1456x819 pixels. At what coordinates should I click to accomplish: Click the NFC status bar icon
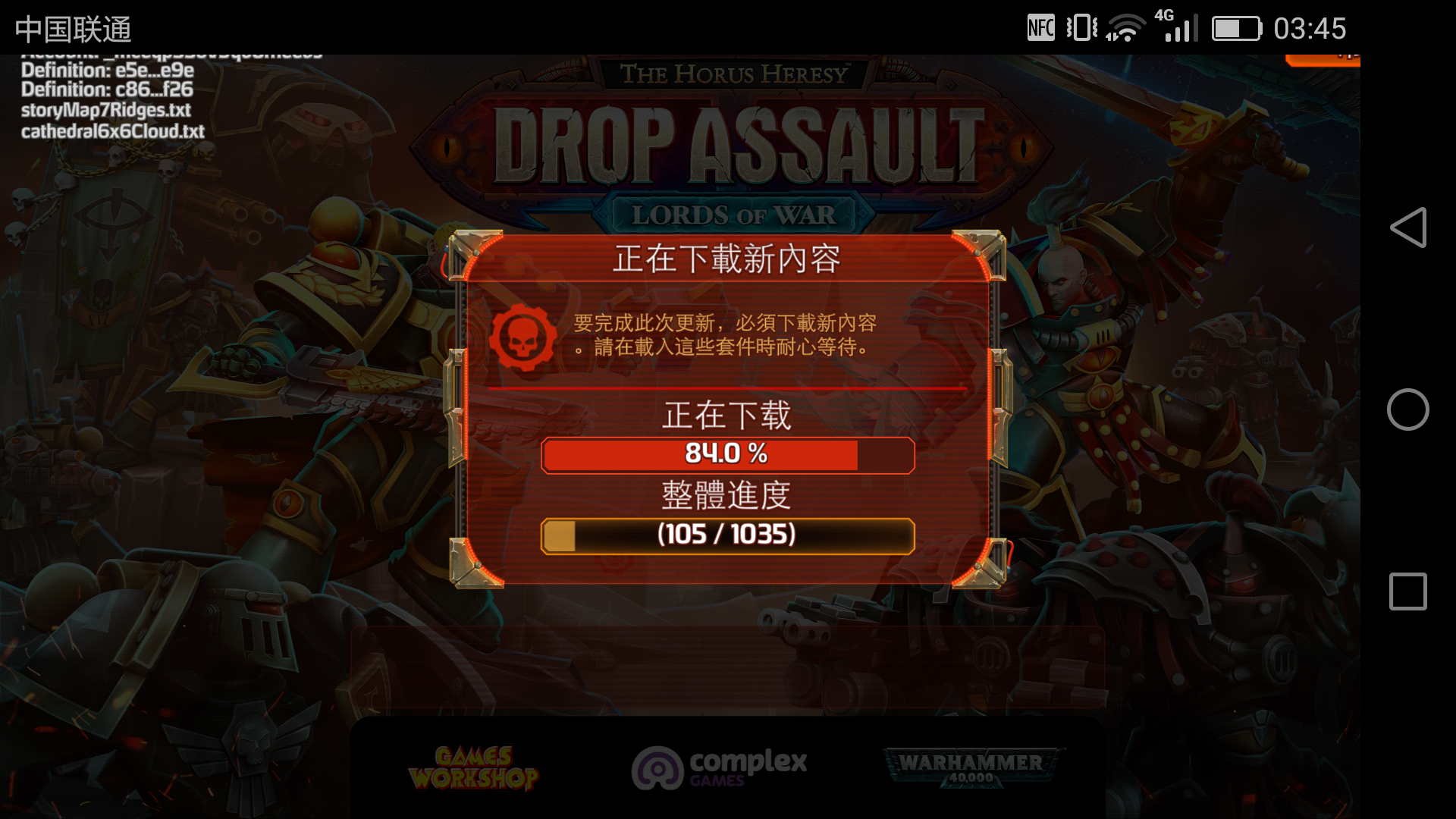coord(1040,27)
